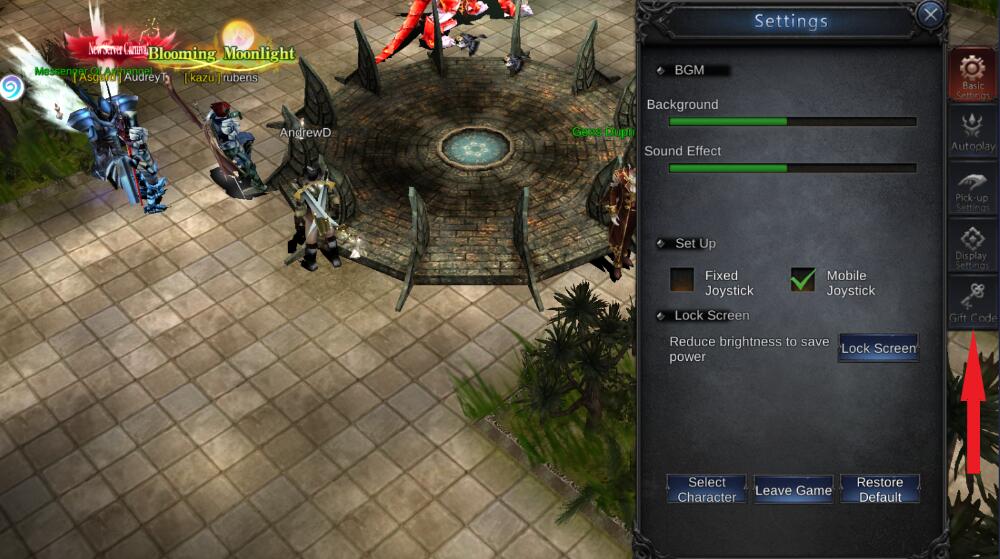Switch to the Basic Settings tab
The height and width of the screenshot is (559, 1000).
click(x=972, y=75)
